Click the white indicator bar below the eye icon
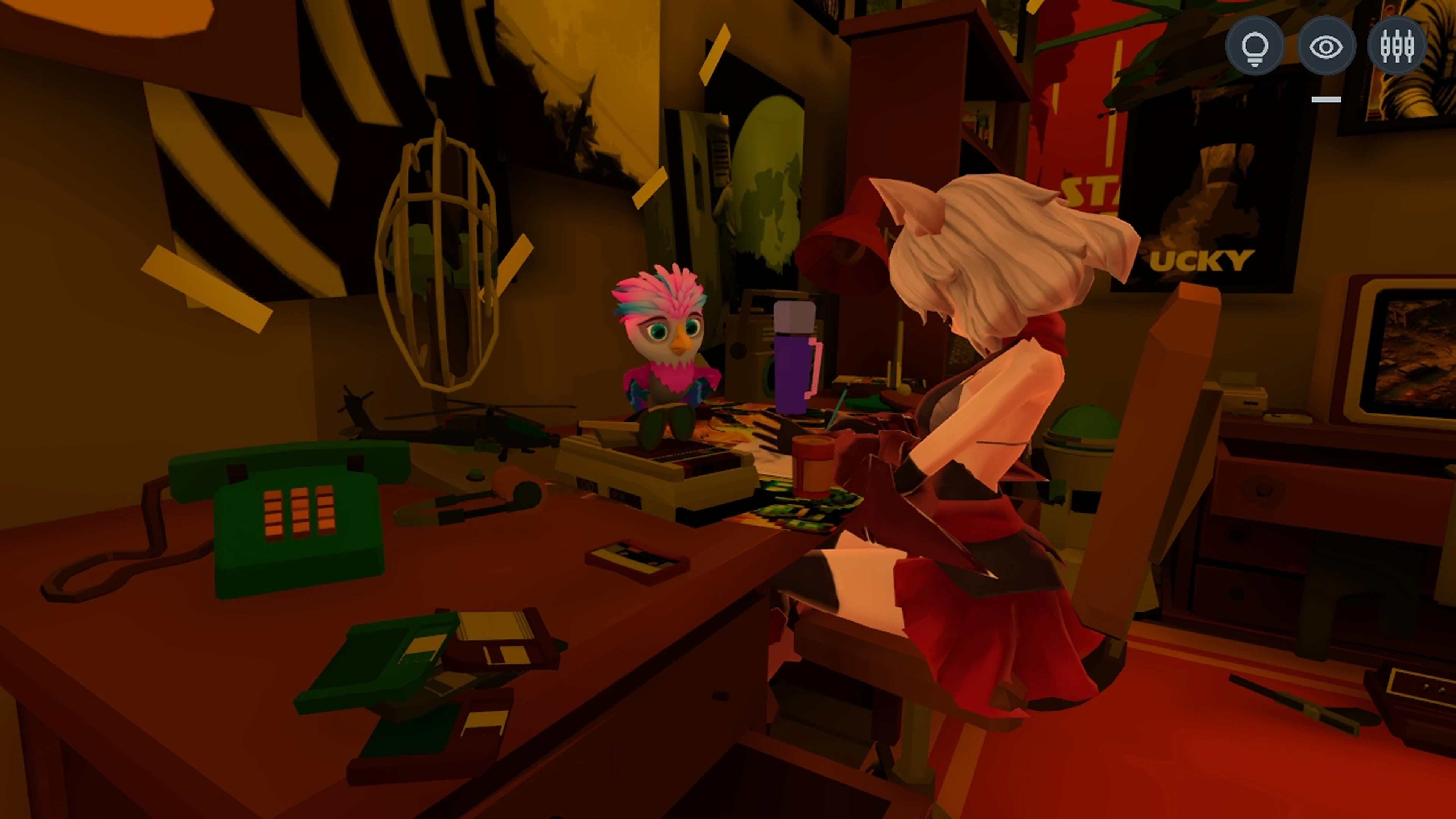The height and width of the screenshot is (819, 1456). [x=1327, y=99]
